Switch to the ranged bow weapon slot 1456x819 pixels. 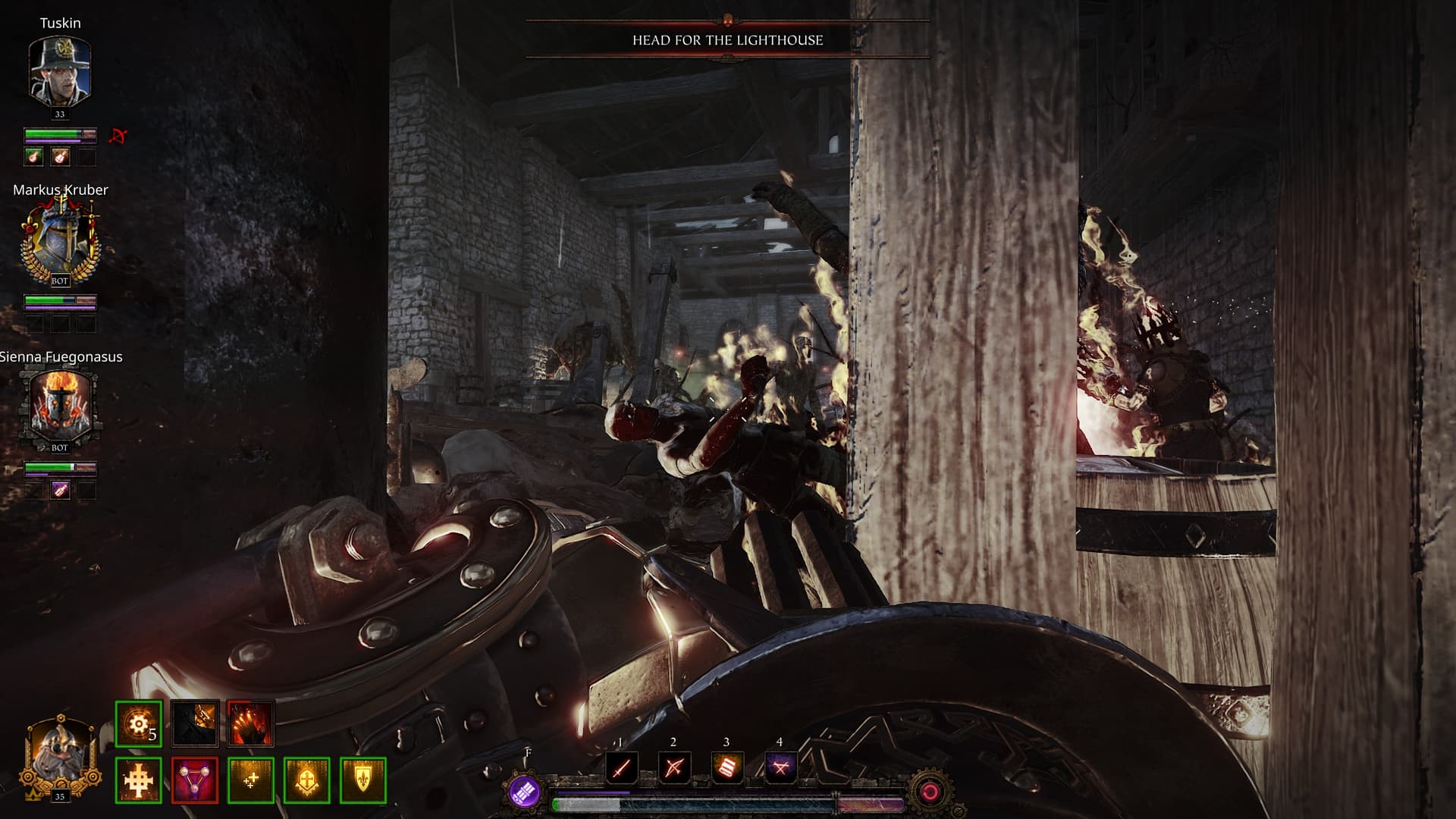673,768
